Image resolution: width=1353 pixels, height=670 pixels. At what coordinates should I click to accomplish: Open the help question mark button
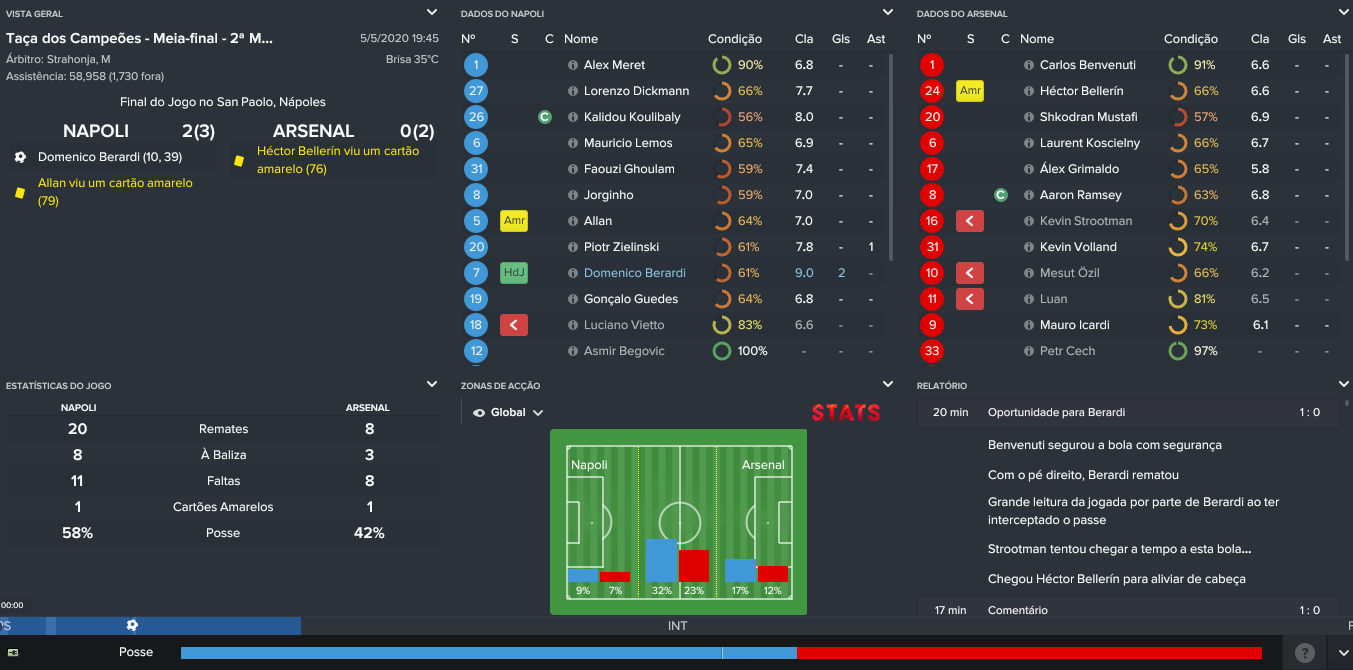[1304, 653]
